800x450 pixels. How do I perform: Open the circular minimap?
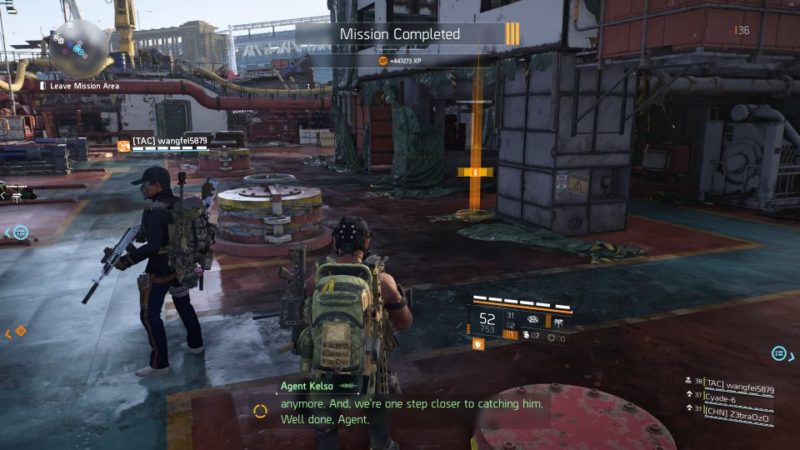(x=81, y=47)
